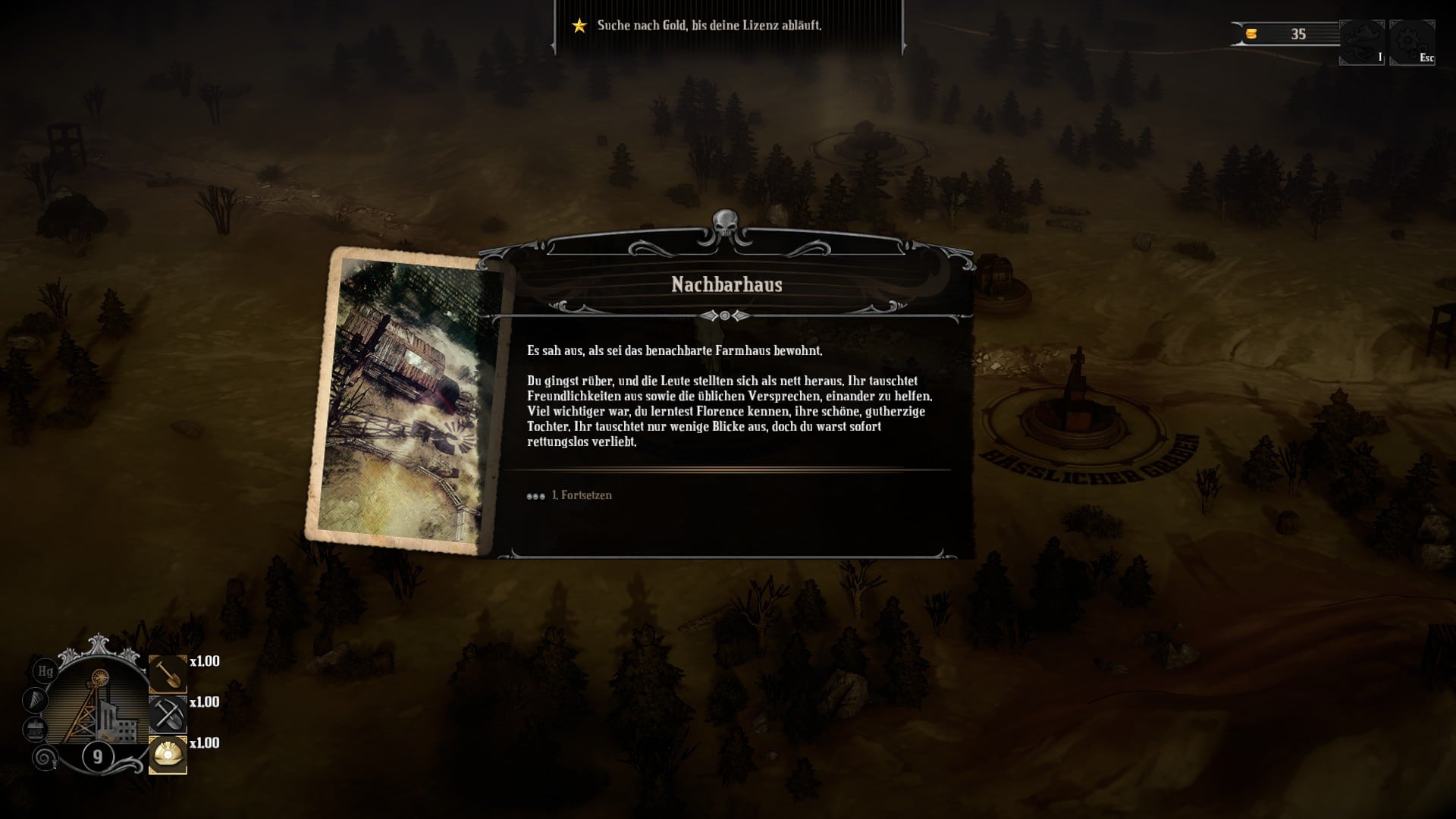
Task: Click the mine cart upgrade icon
Action: click(x=35, y=730)
